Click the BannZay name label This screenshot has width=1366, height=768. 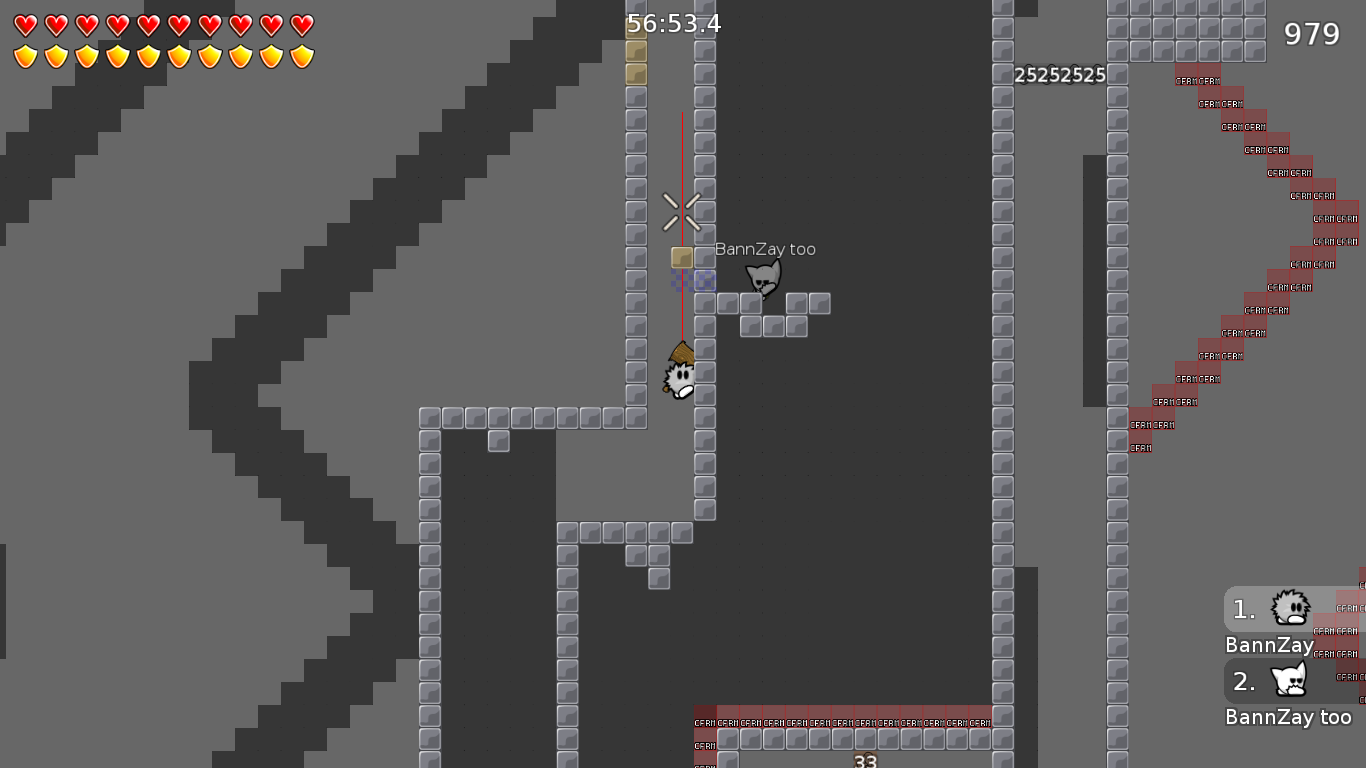click(1269, 645)
